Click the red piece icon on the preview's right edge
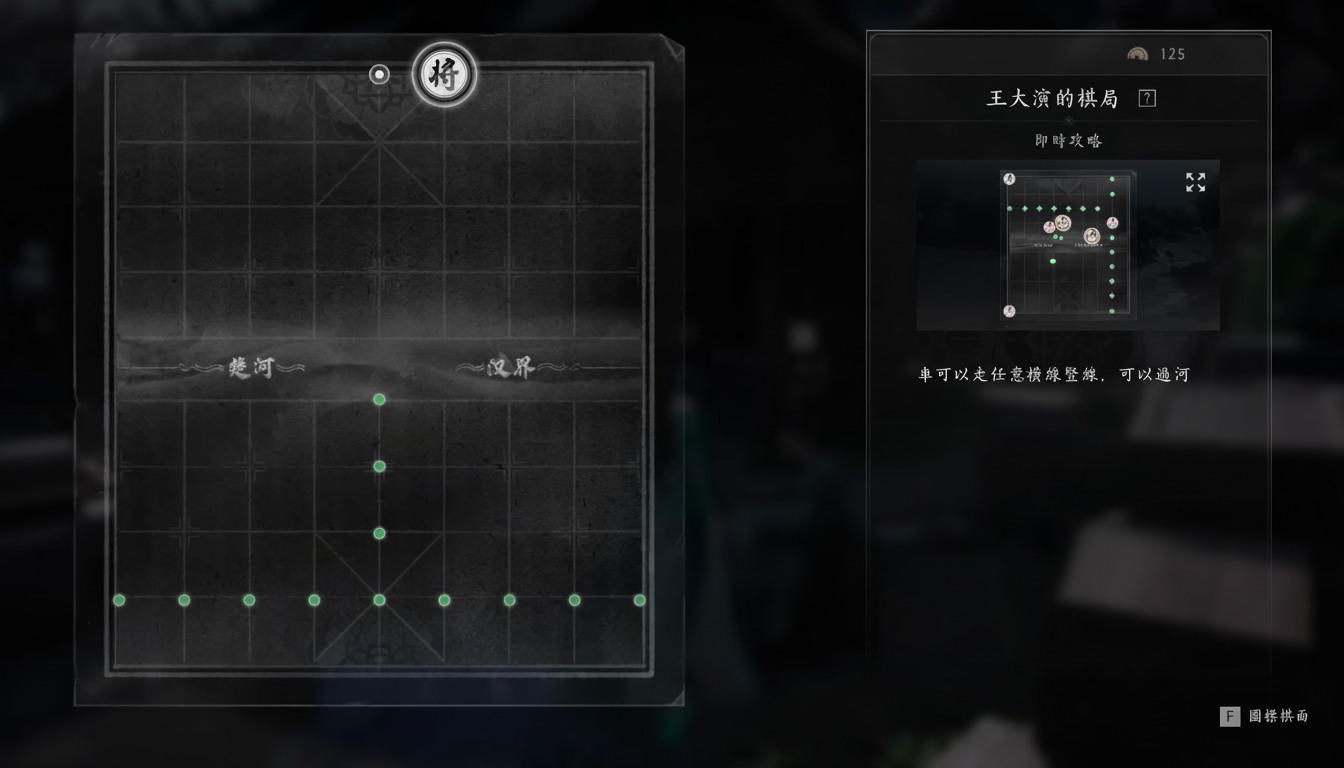This screenshot has height=768, width=1344. coord(1112,223)
